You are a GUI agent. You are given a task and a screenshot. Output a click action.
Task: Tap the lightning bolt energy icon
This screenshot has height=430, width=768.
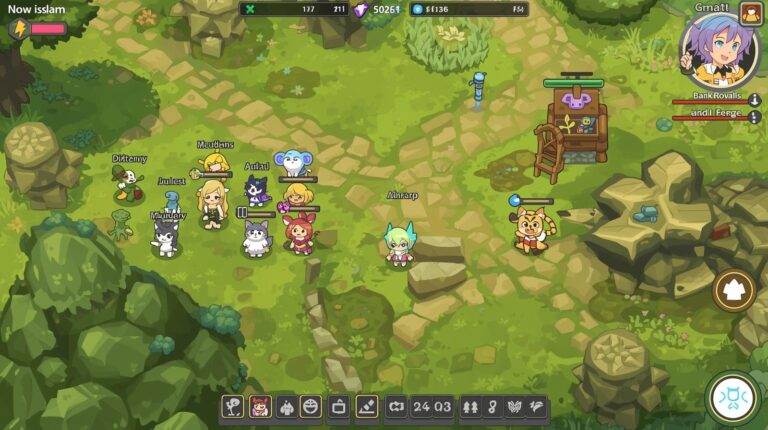click(18, 29)
